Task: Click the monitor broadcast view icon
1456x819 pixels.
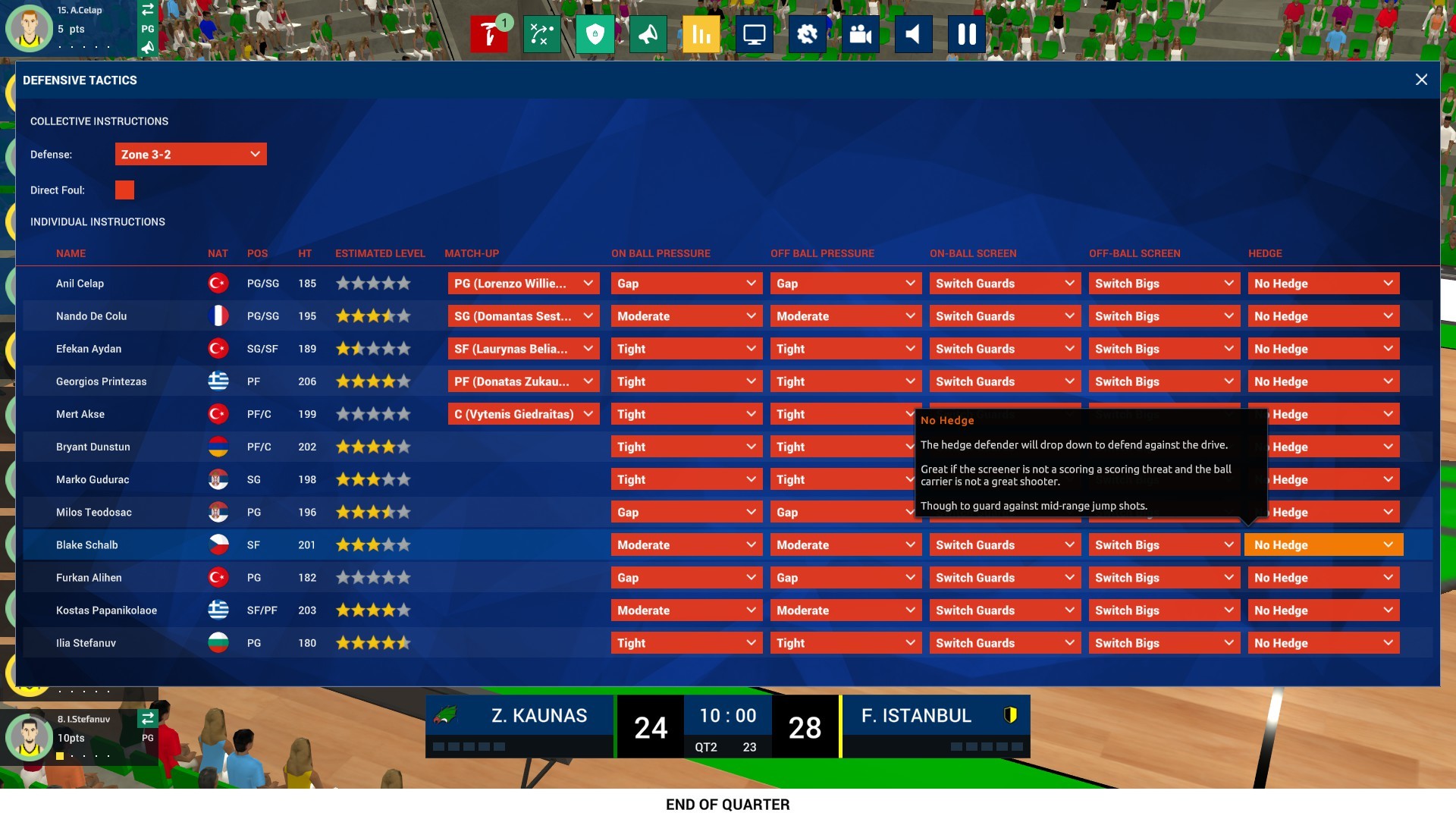Action: click(754, 33)
